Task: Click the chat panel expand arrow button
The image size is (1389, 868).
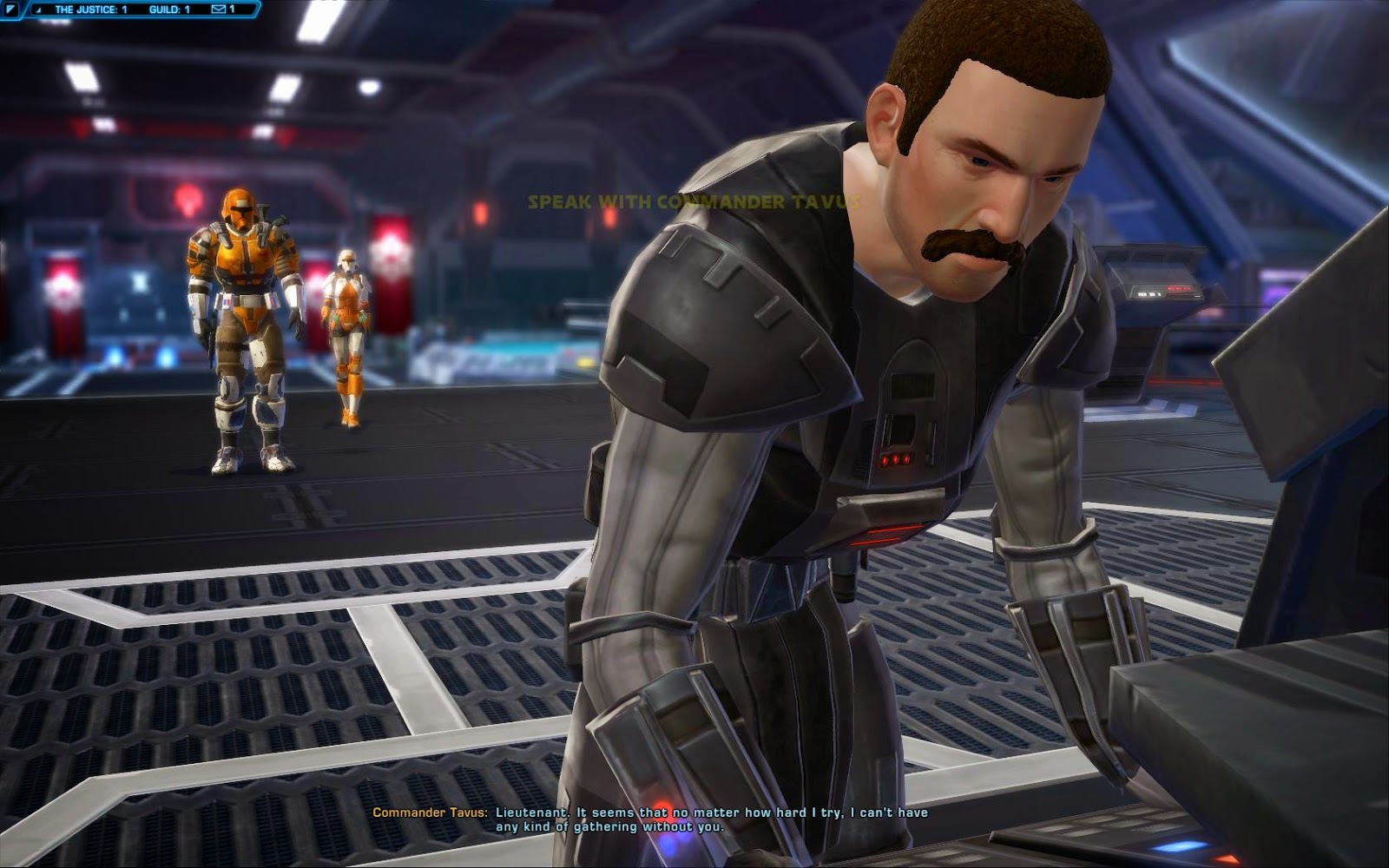Action: pos(11,10)
